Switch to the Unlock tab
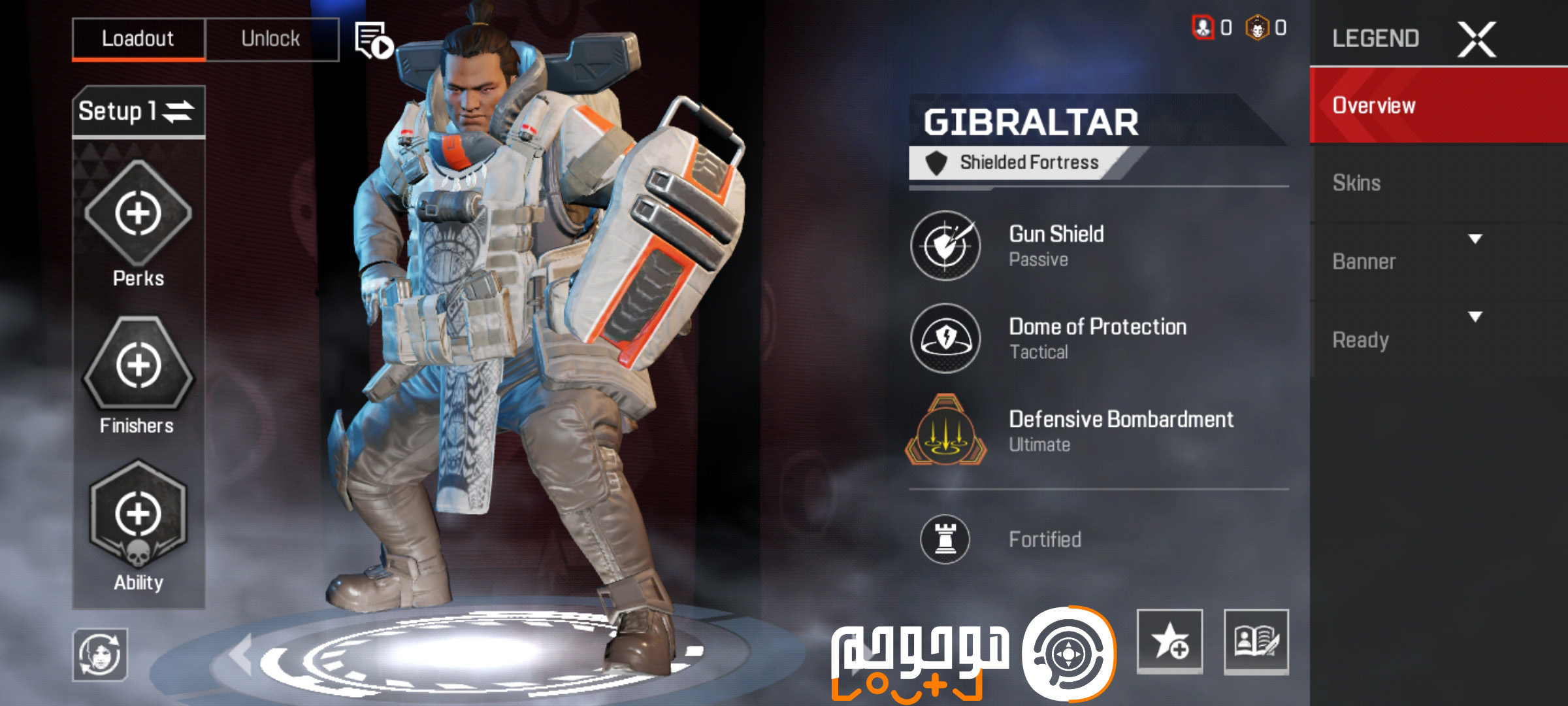The height and width of the screenshot is (706, 1568). point(272,38)
